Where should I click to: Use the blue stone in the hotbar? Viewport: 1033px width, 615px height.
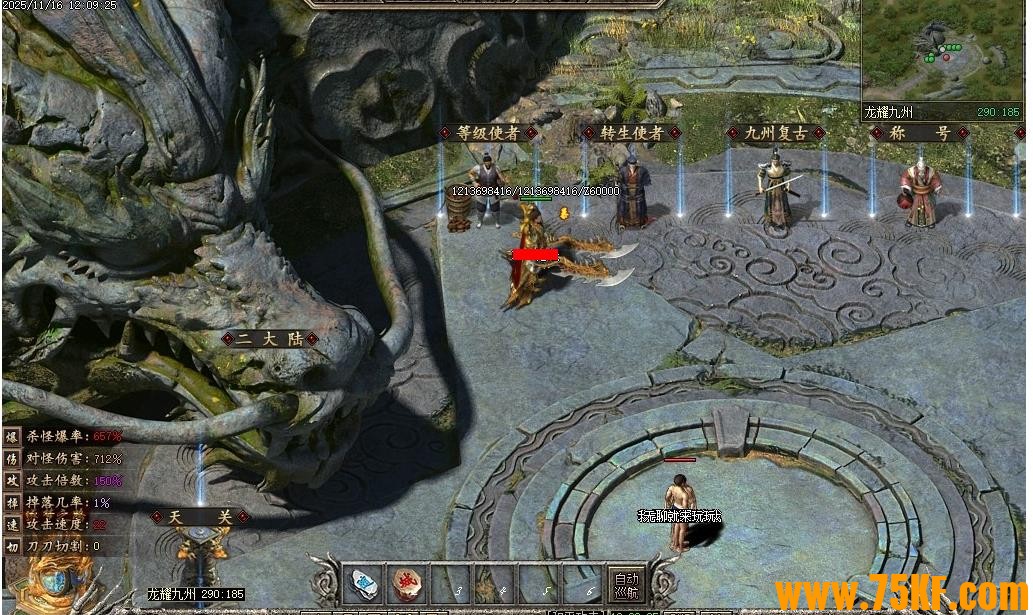coord(366,584)
